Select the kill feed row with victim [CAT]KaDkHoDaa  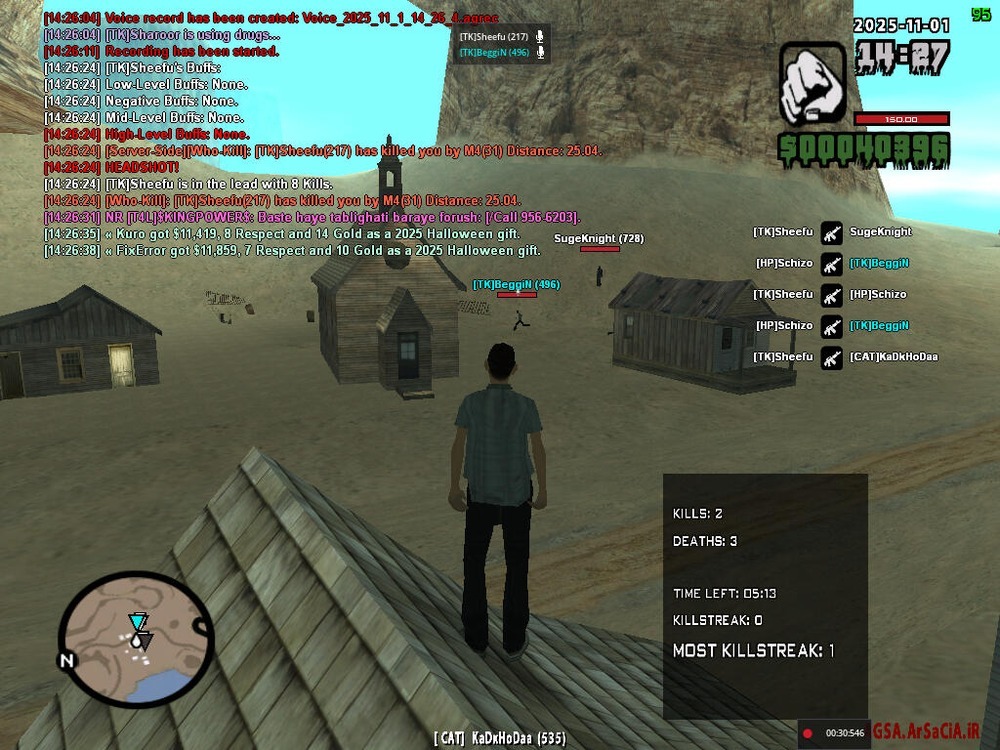click(845, 357)
